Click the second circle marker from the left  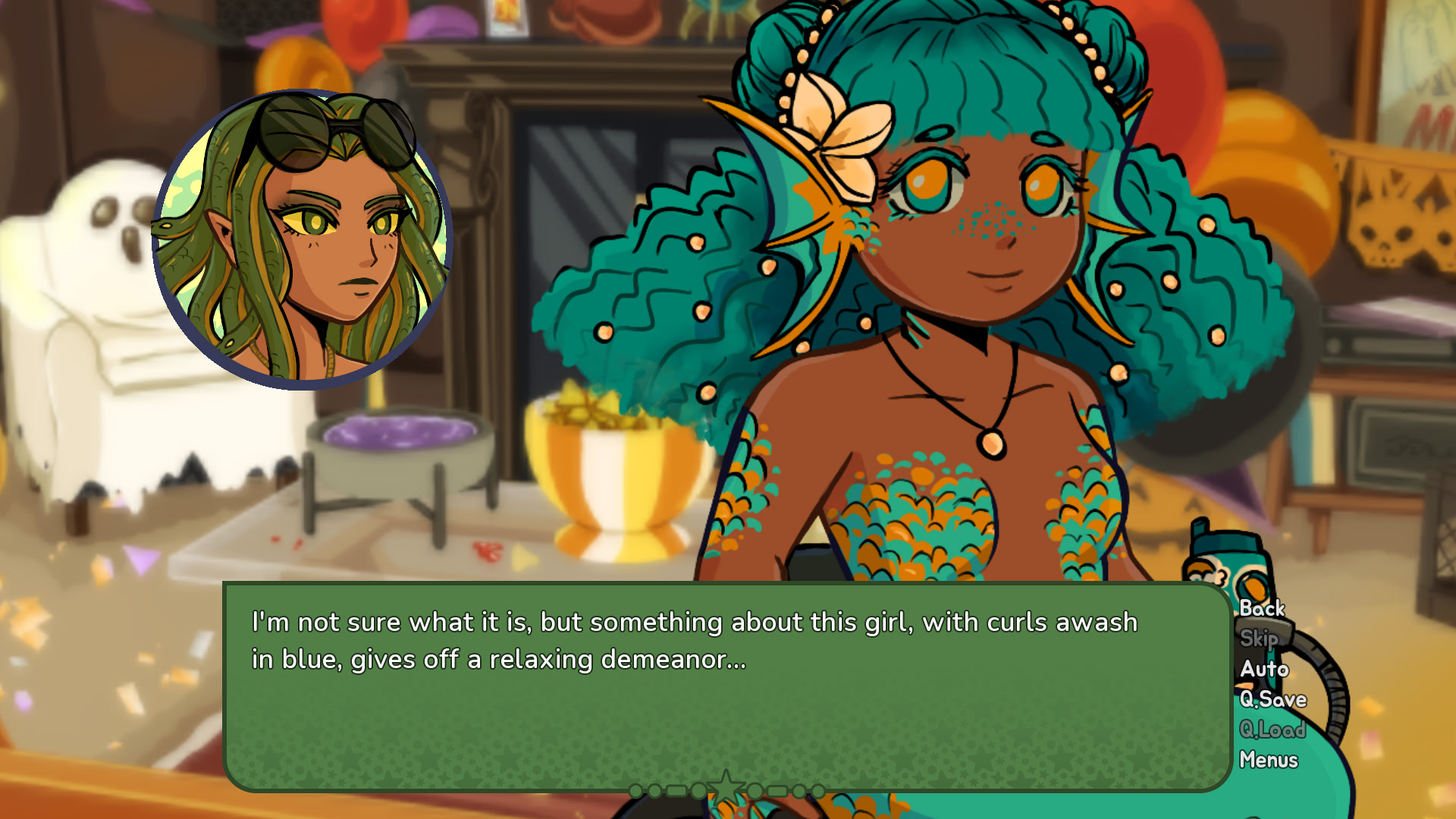pyautogui.click(x=654, y=791)
